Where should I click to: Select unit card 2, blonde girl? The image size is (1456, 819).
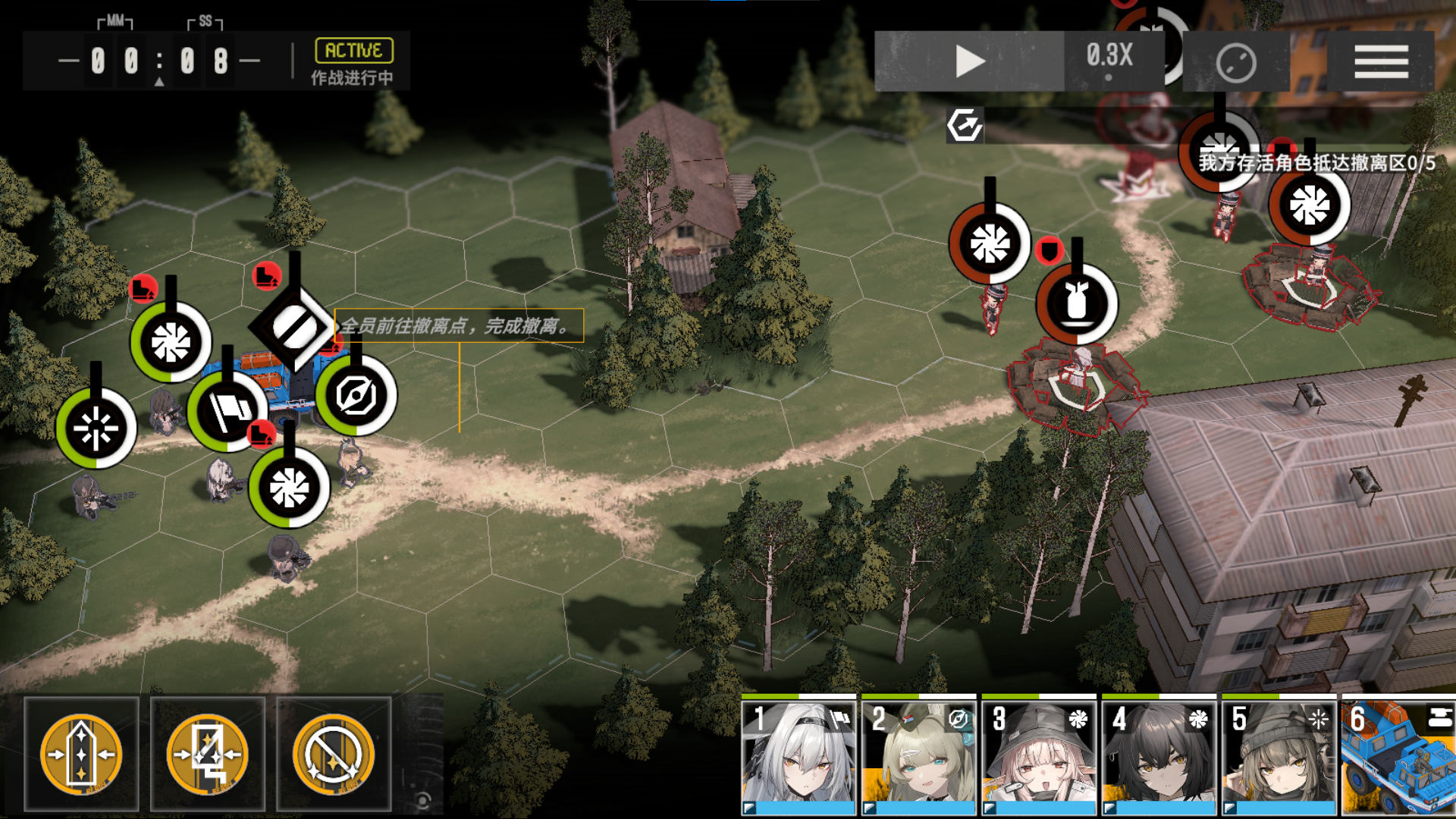coord(918,755)
